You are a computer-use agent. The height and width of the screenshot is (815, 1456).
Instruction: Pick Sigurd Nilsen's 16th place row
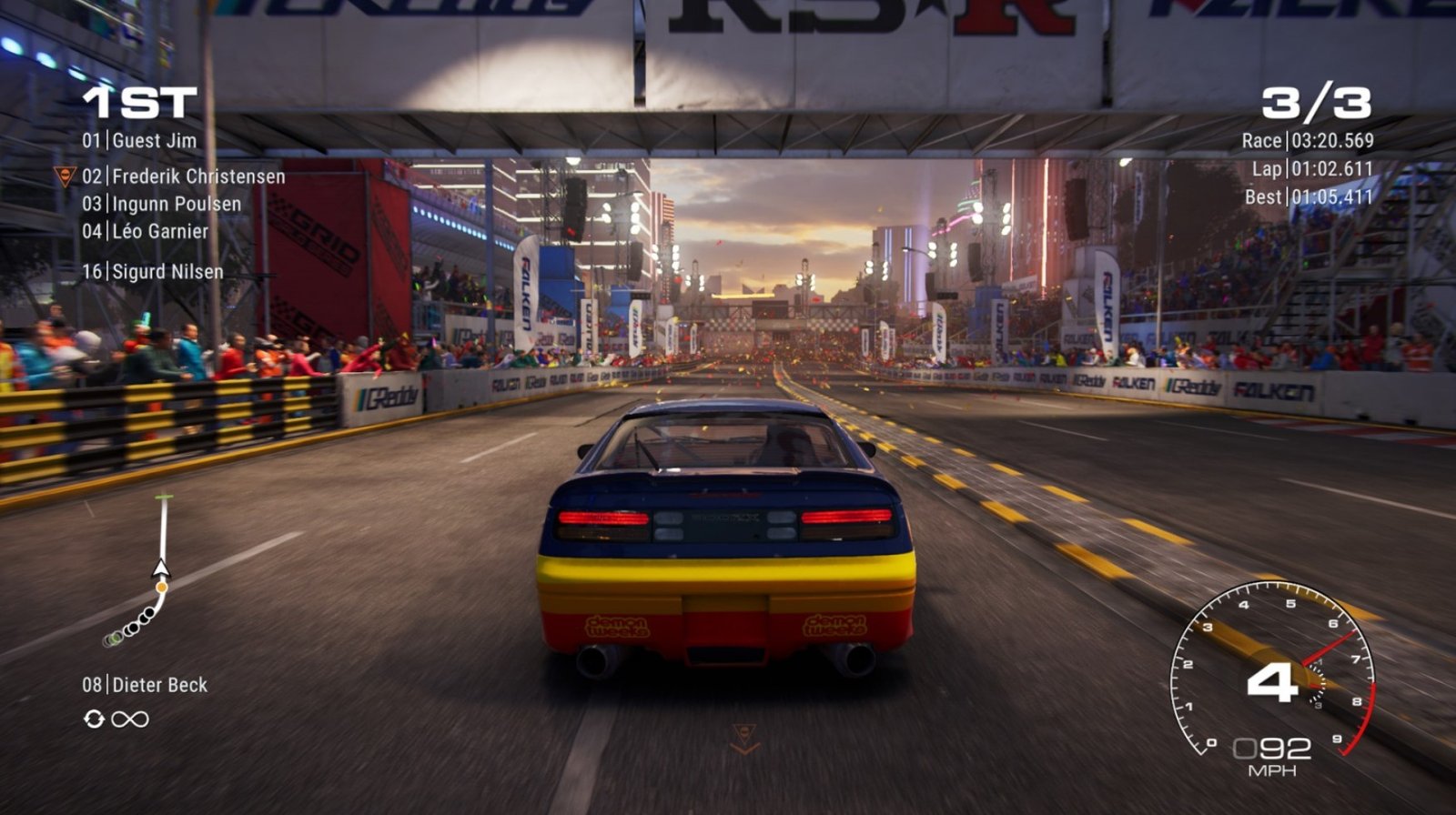(153, 272)
